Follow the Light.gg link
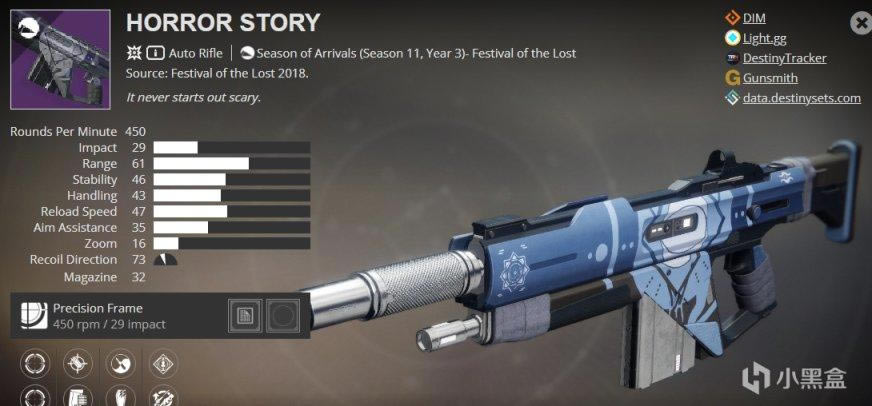The image size is (872, 406). click(x=764, y=37)
